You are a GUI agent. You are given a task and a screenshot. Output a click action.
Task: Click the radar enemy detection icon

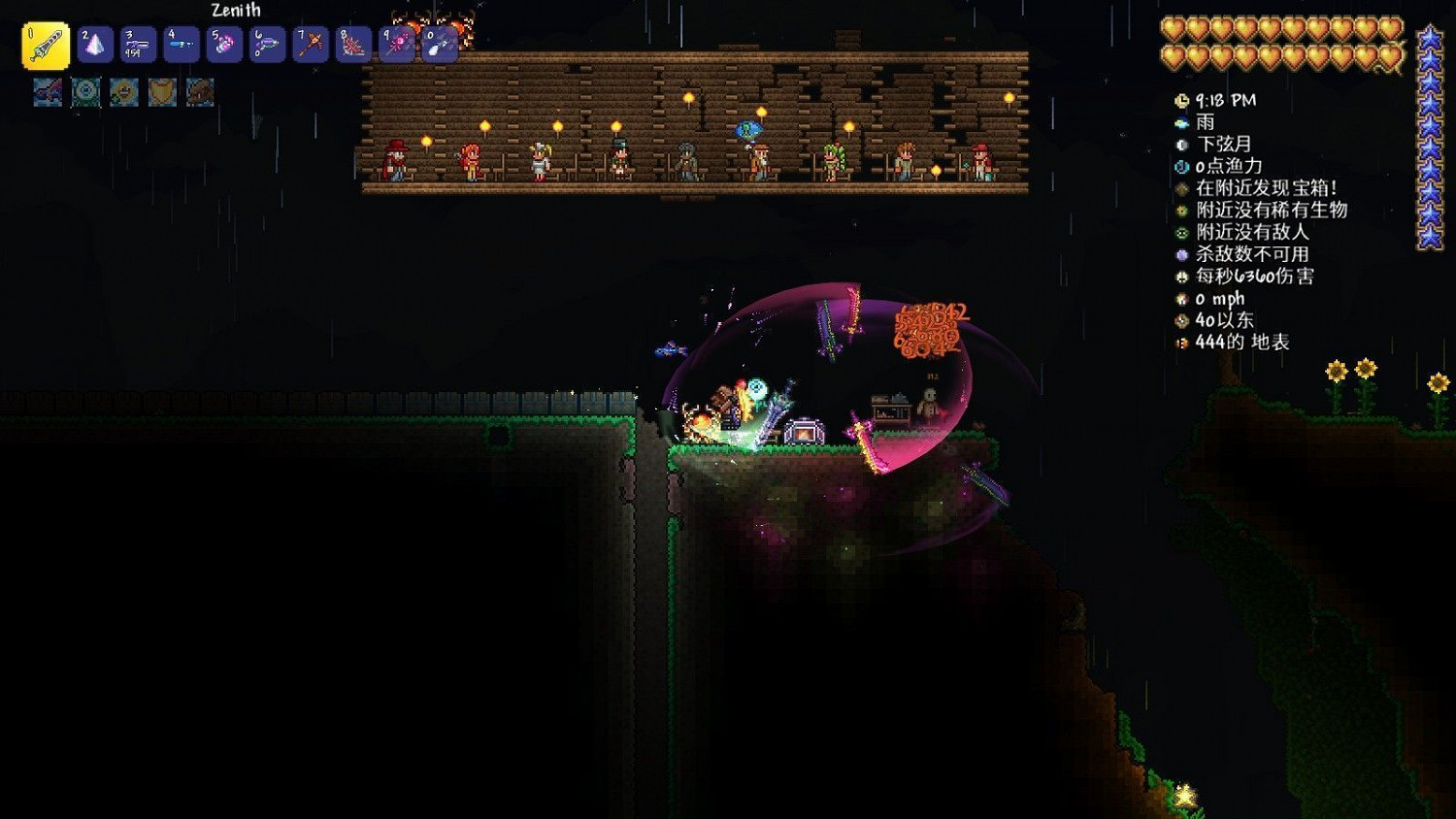[x=1180, y=233]
